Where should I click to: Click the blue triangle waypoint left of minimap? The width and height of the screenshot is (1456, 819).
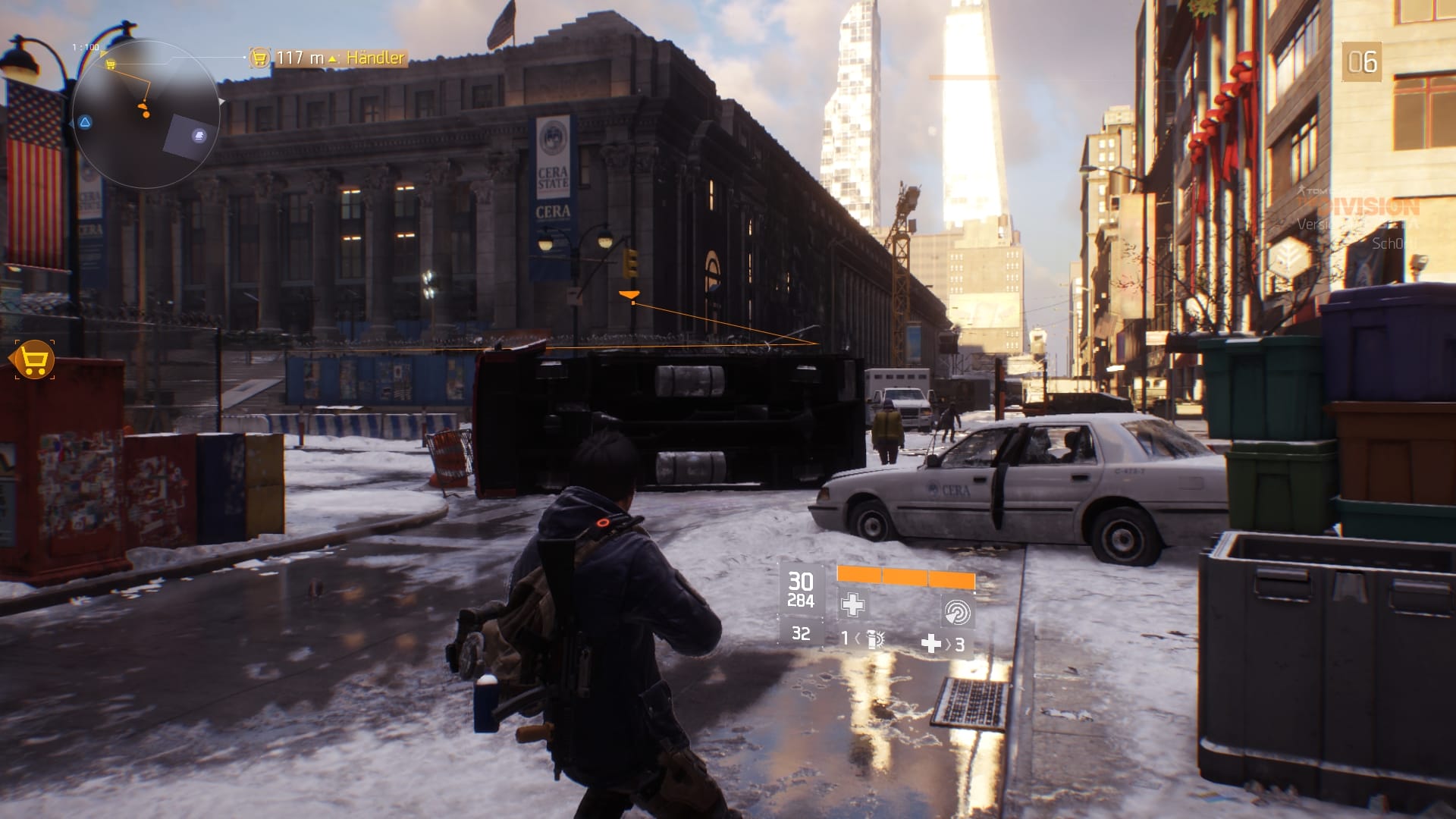[86, 122]
